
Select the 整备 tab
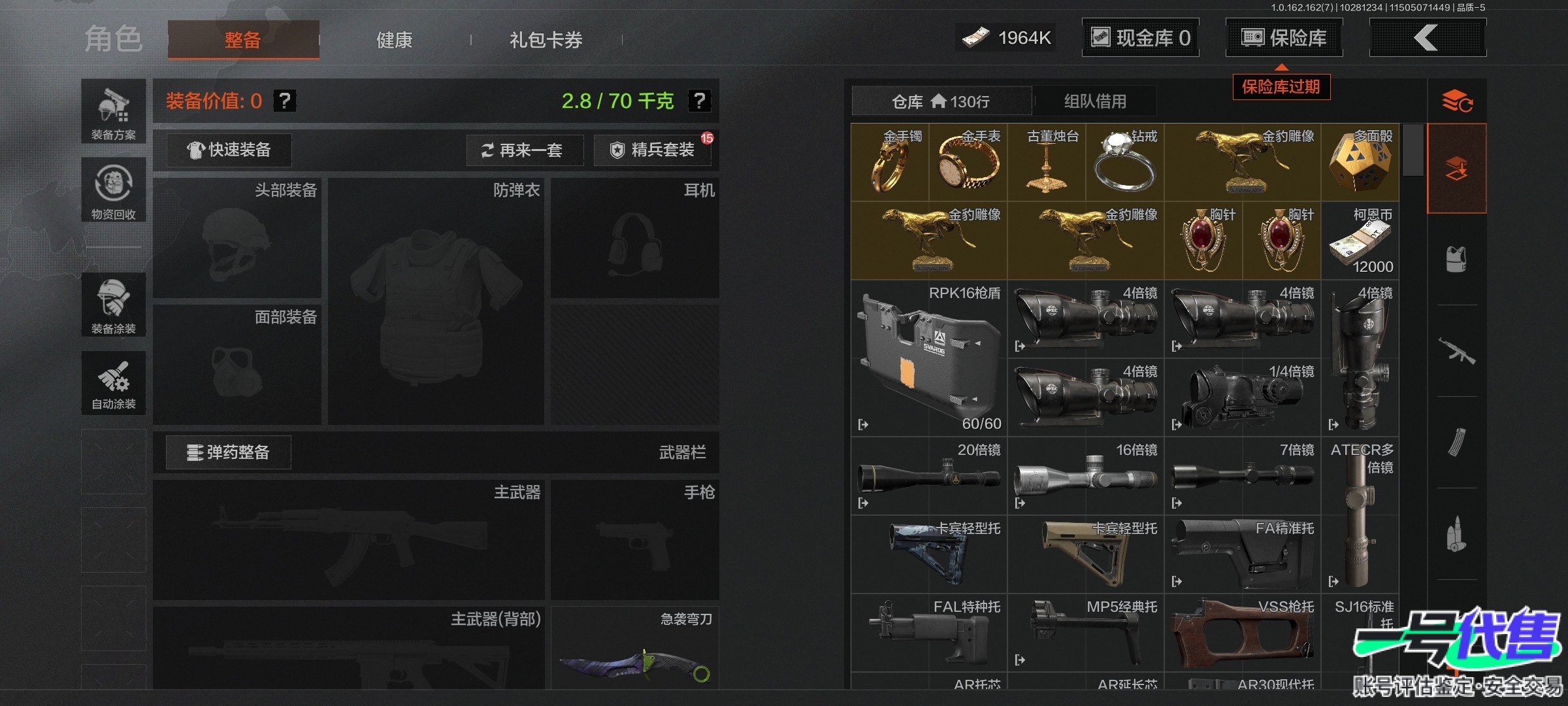(243, 40)
